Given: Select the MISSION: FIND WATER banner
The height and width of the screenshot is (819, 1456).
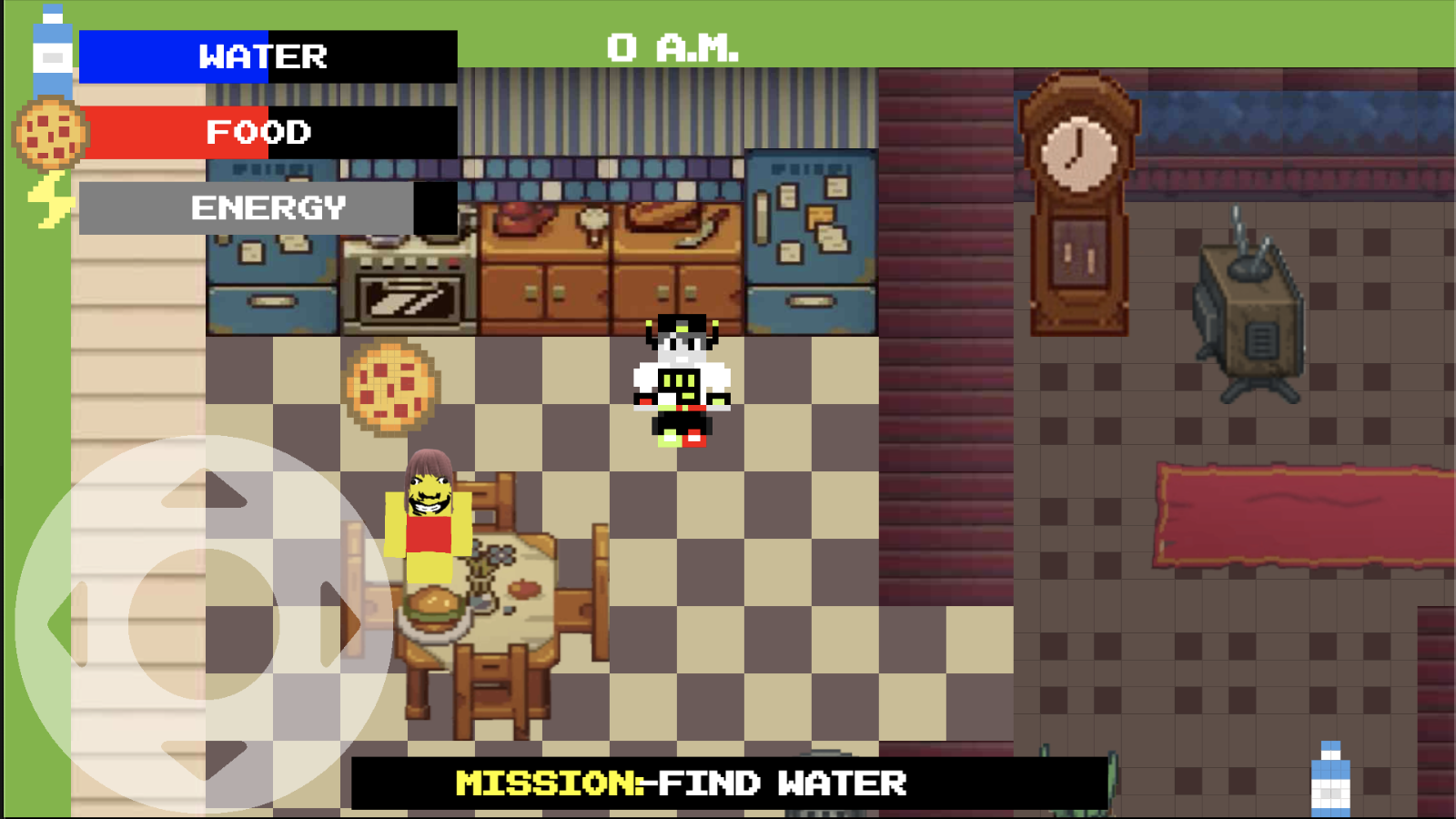Looking at the screenshot, I should tap(682, 783).
